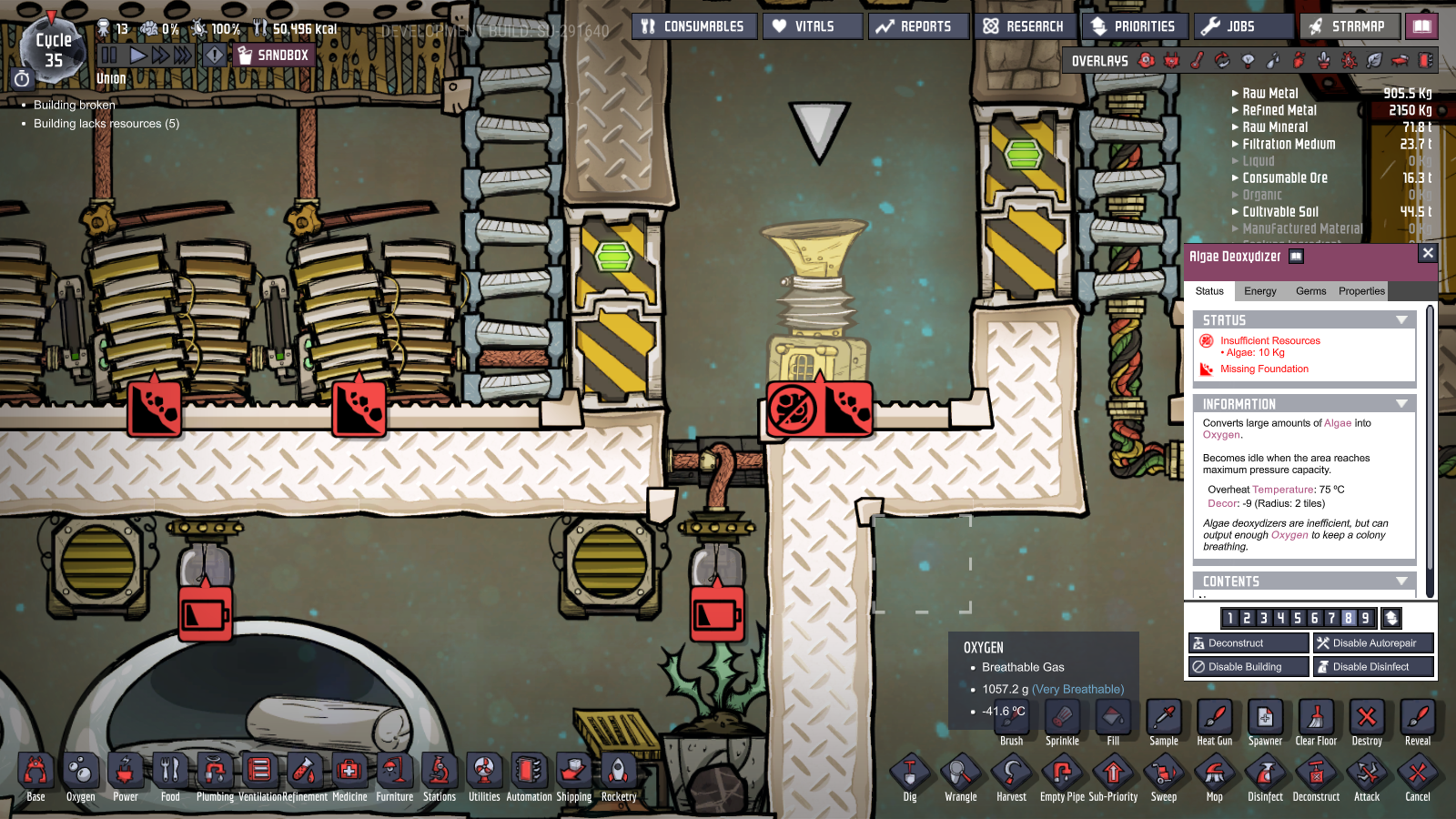
Task: Collapse the INFORMATION section
Action: 1402,403
